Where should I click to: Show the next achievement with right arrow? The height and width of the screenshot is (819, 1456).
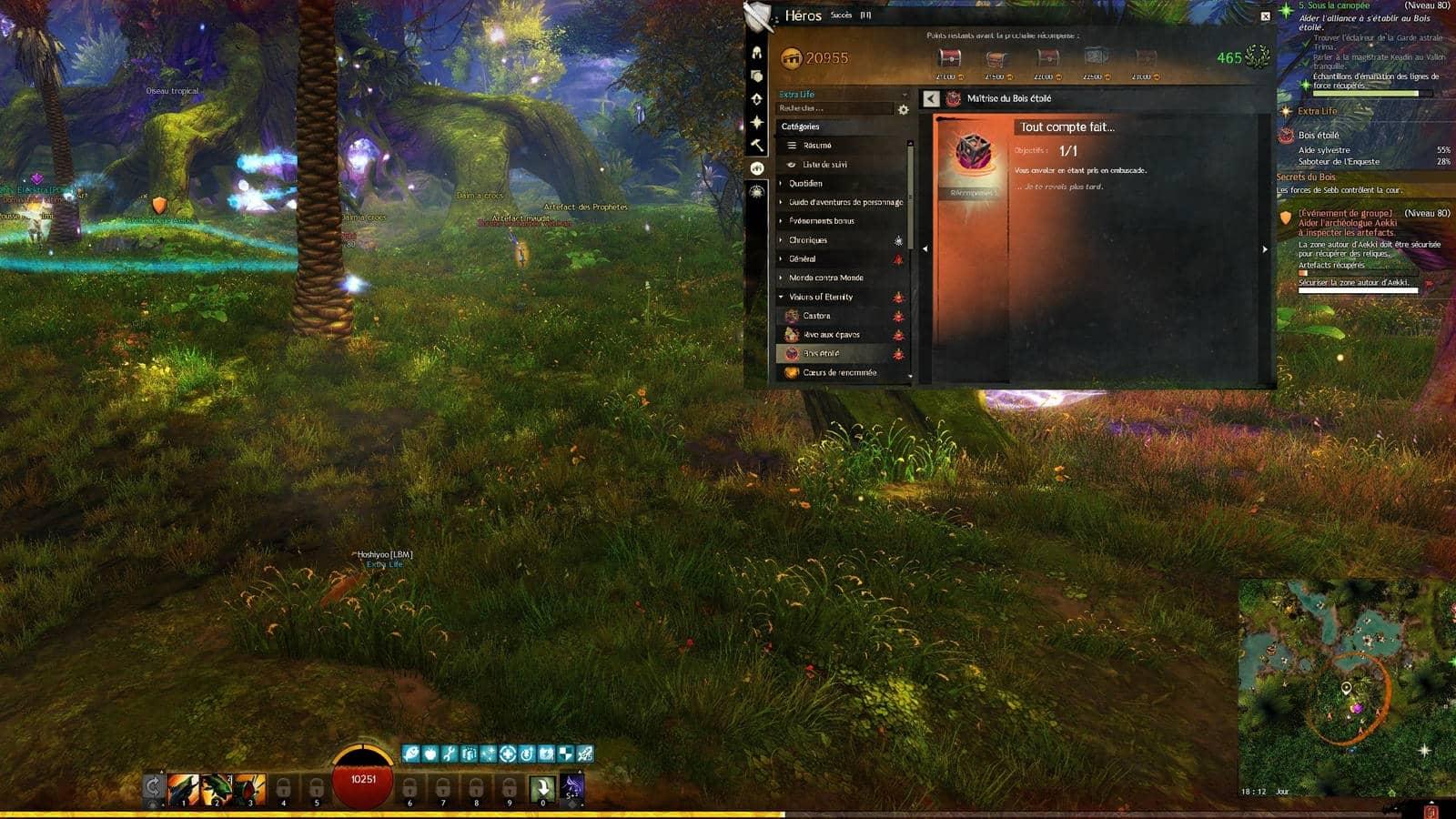coord(1265,248)
